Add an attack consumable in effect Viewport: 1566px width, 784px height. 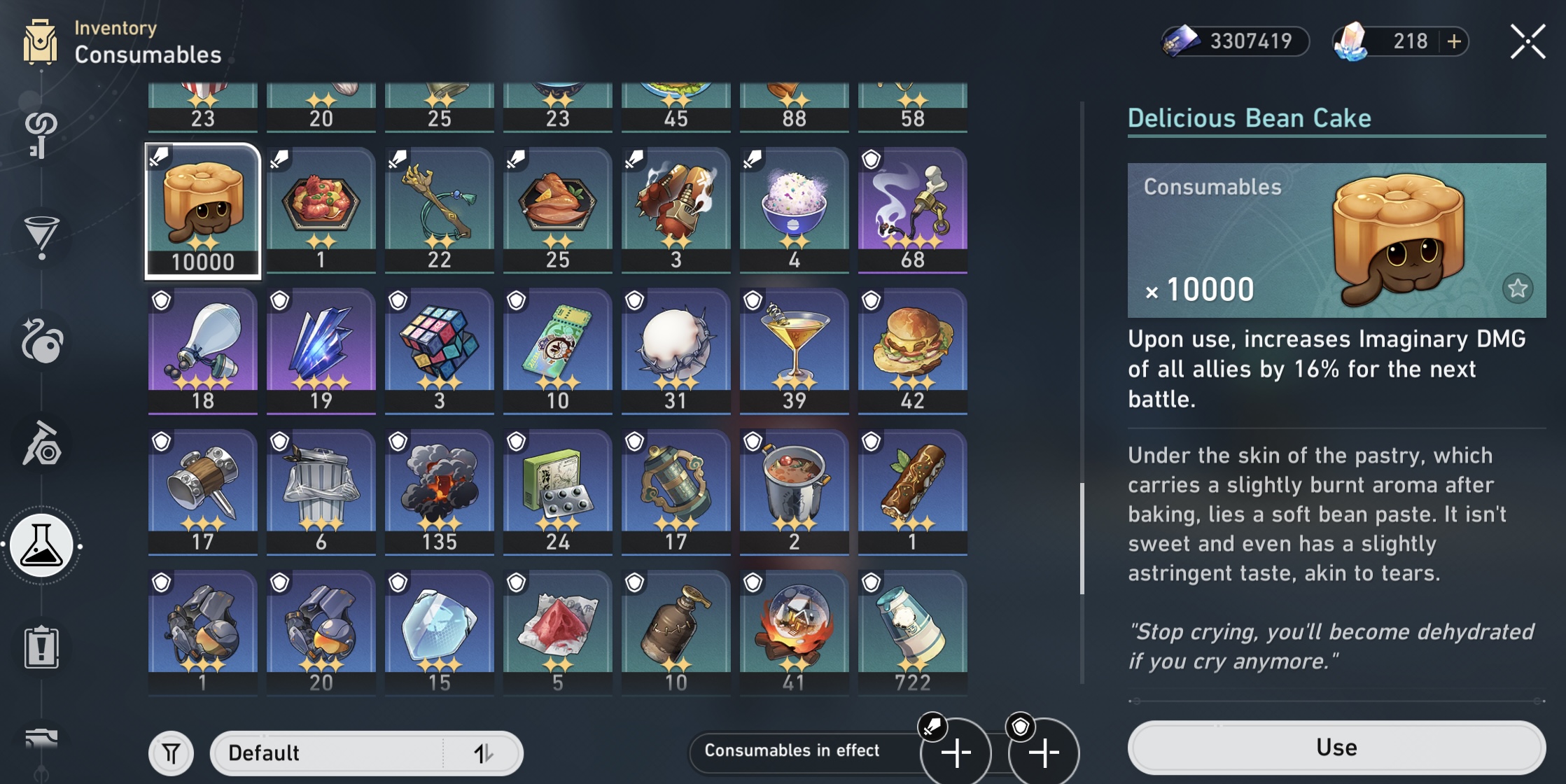(x=956, y=753)
